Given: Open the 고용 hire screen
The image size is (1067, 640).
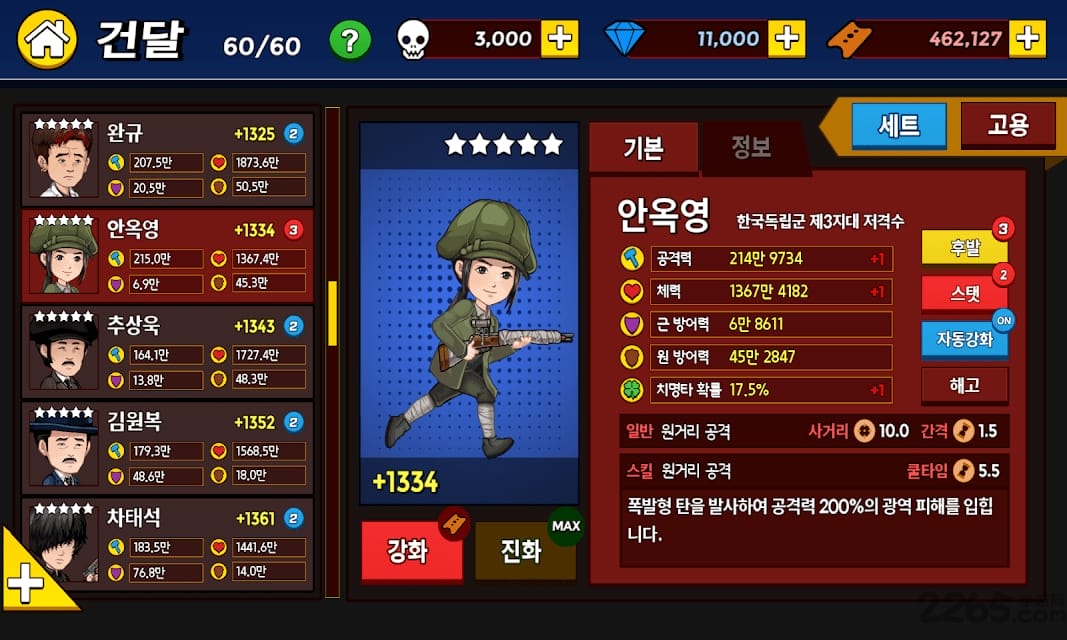Looking at the screenshot, I should point(1007,125).
